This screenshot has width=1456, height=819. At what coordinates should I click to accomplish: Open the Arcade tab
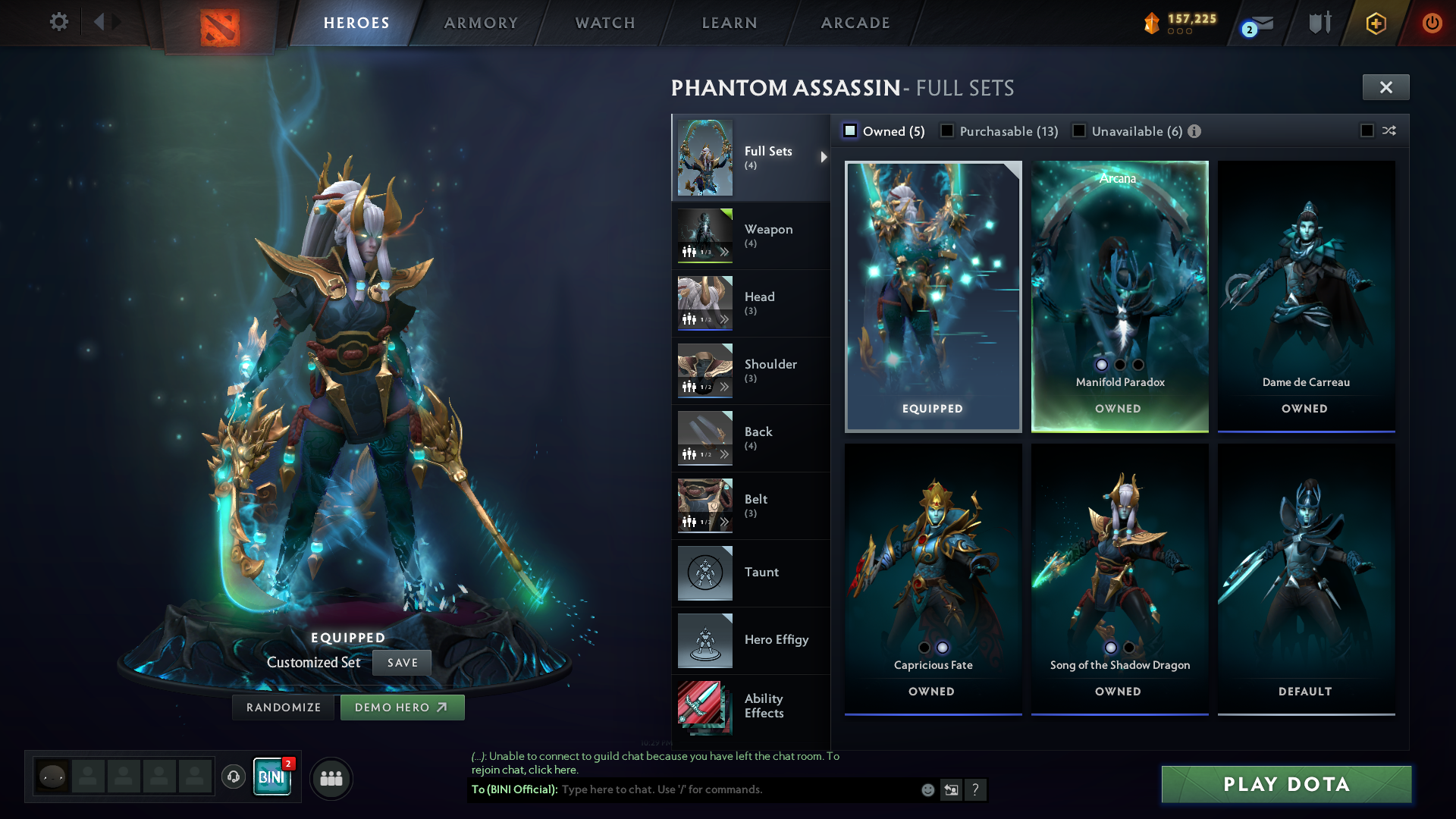coord(855,23)
